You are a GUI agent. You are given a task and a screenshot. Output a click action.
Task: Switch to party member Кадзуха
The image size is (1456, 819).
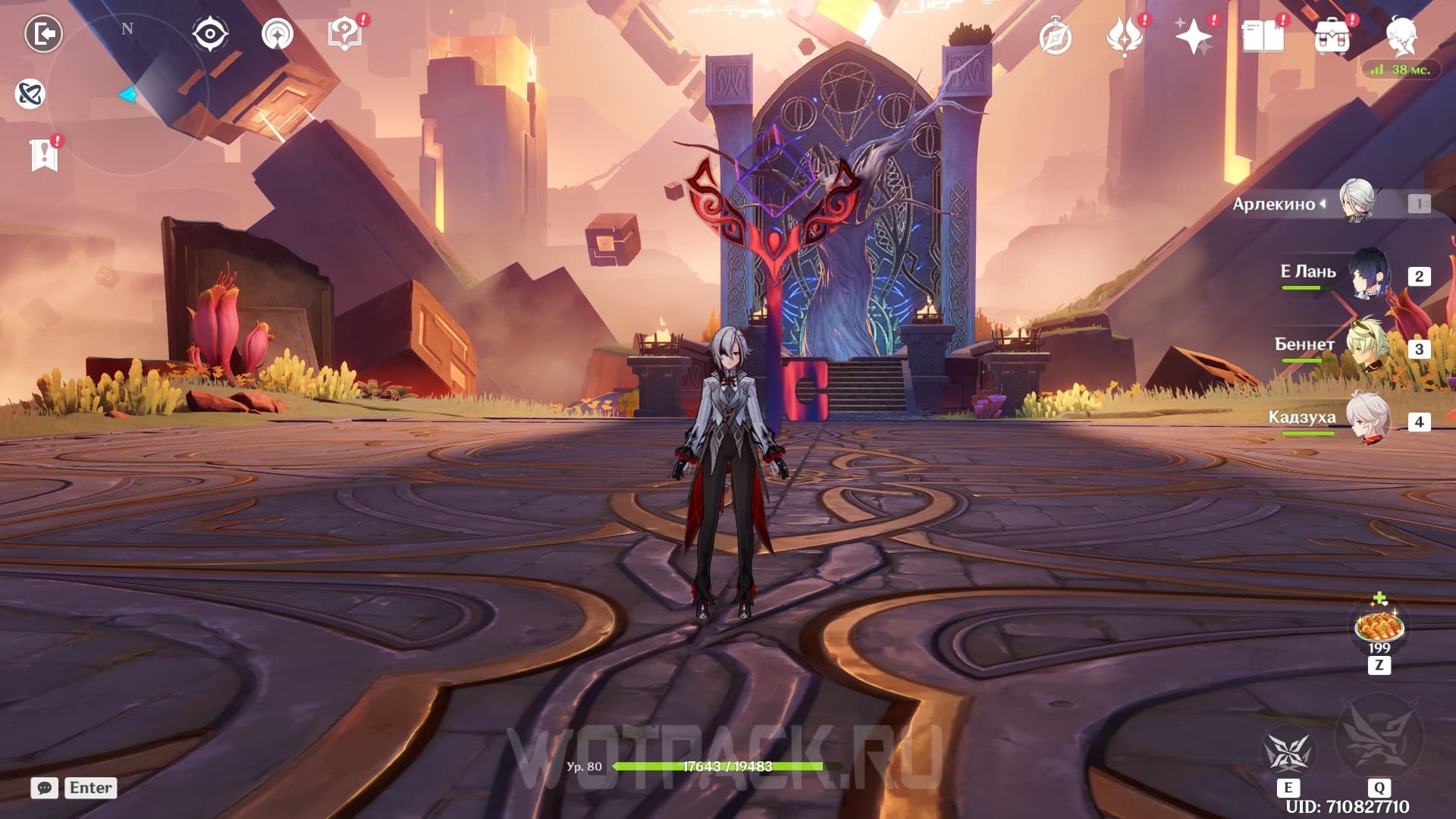point(1367,419)
